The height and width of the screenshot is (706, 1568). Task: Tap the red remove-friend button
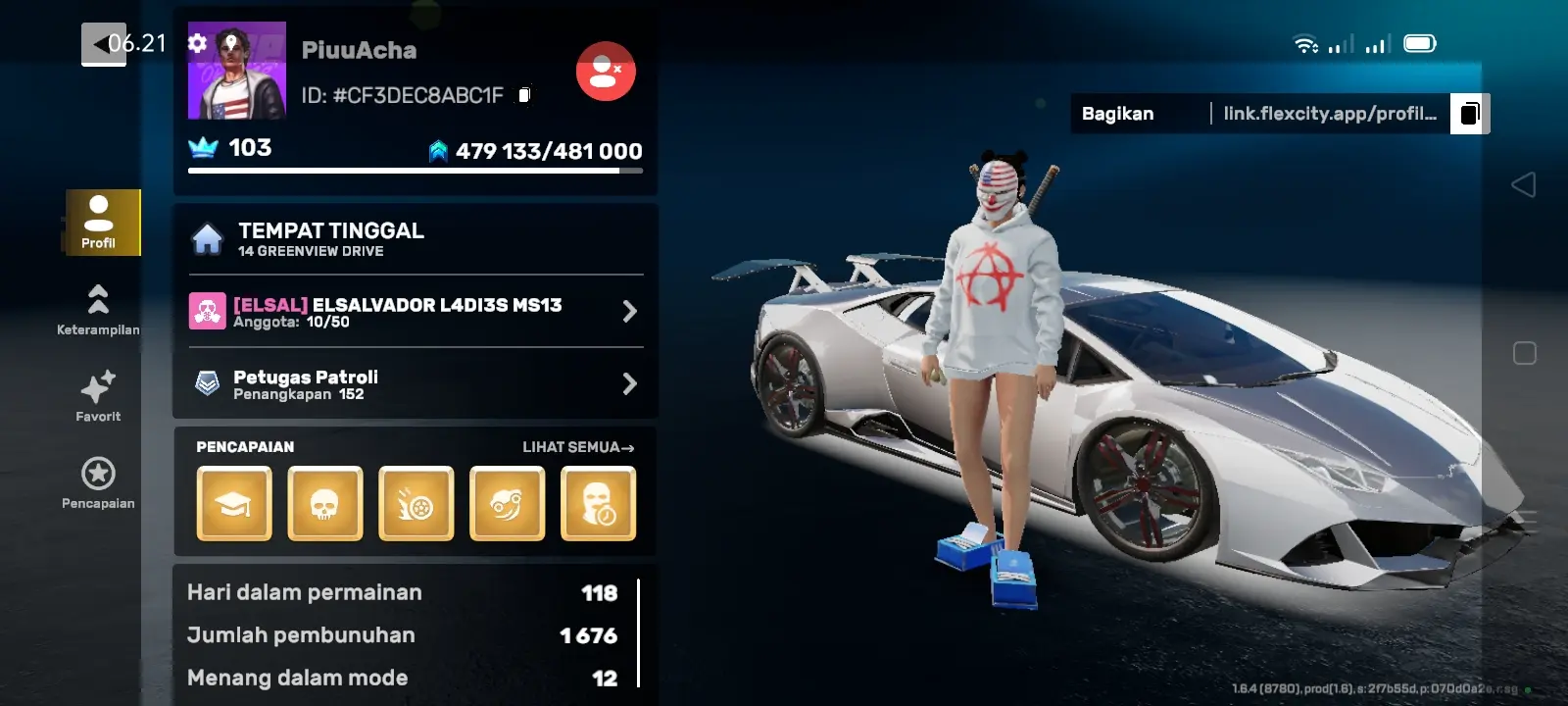[606, 71]
